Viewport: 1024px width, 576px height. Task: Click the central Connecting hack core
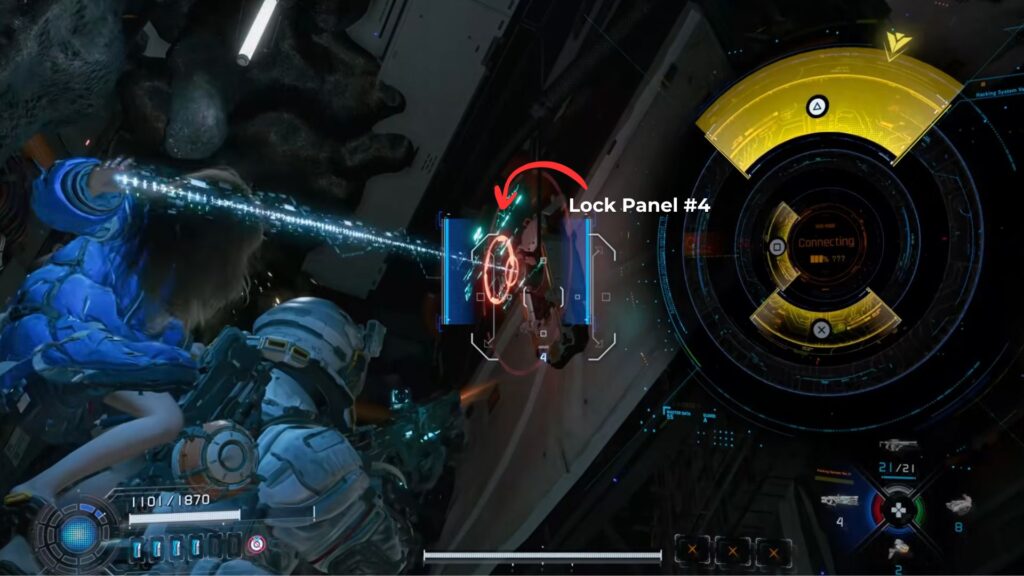(825, 249)
